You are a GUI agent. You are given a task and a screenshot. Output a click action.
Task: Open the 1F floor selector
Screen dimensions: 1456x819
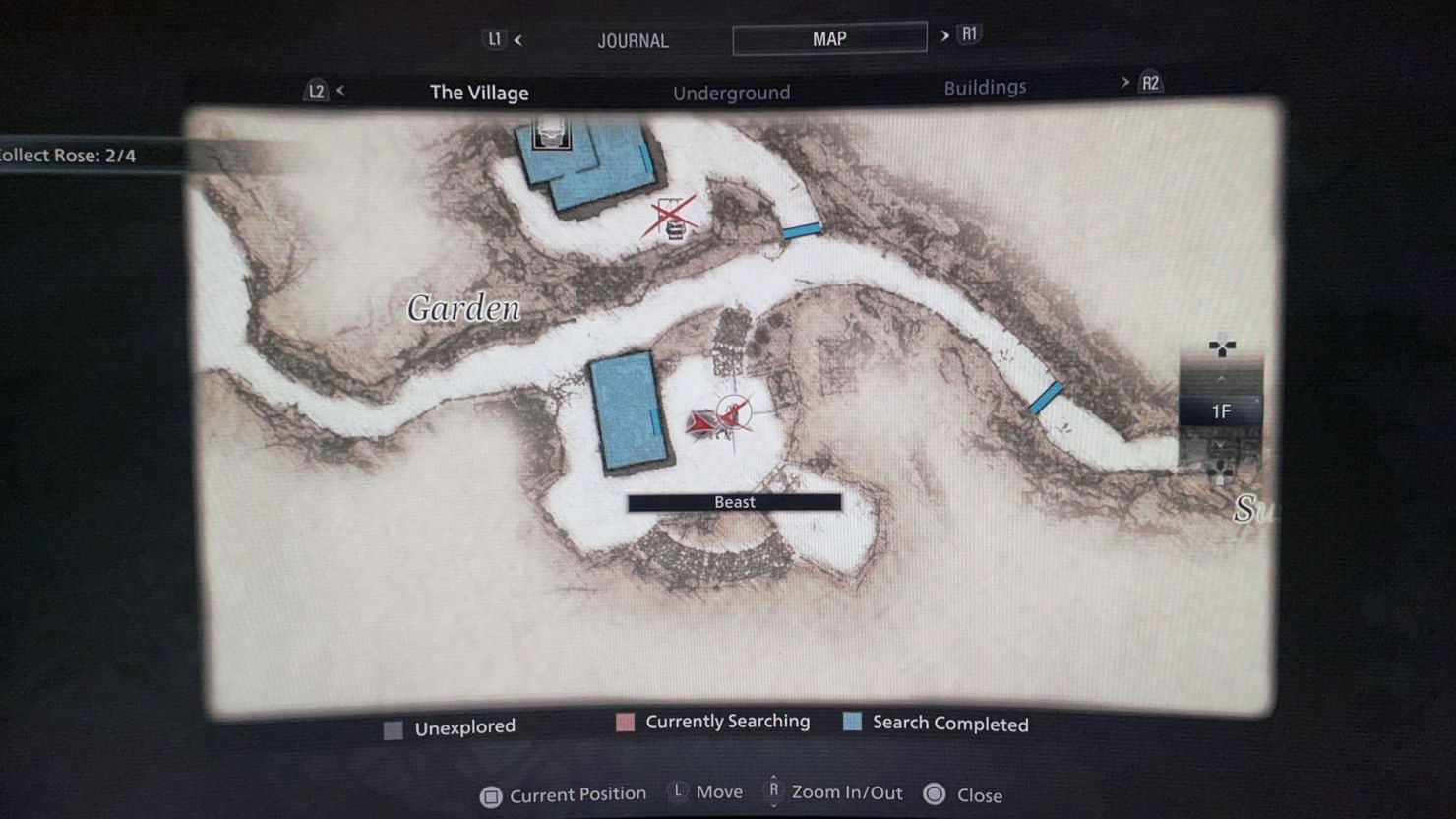(x=1220, y=412)
